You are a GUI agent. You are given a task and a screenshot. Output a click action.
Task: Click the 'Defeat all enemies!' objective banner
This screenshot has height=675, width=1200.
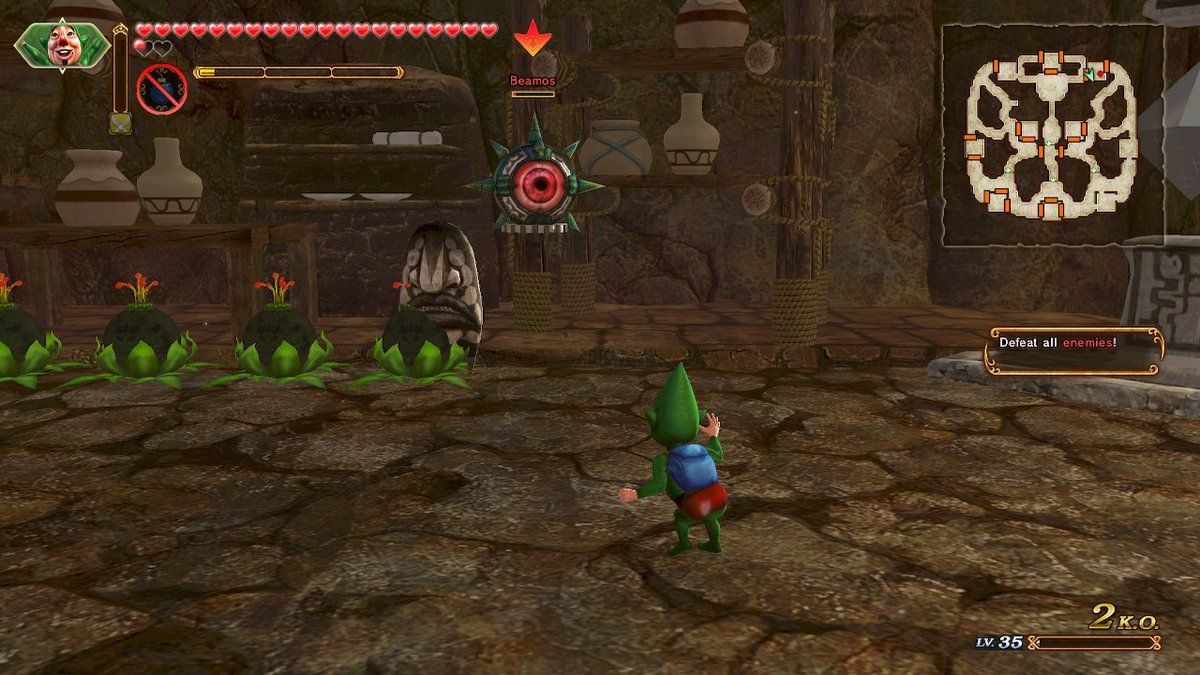tap(1075, 350)
